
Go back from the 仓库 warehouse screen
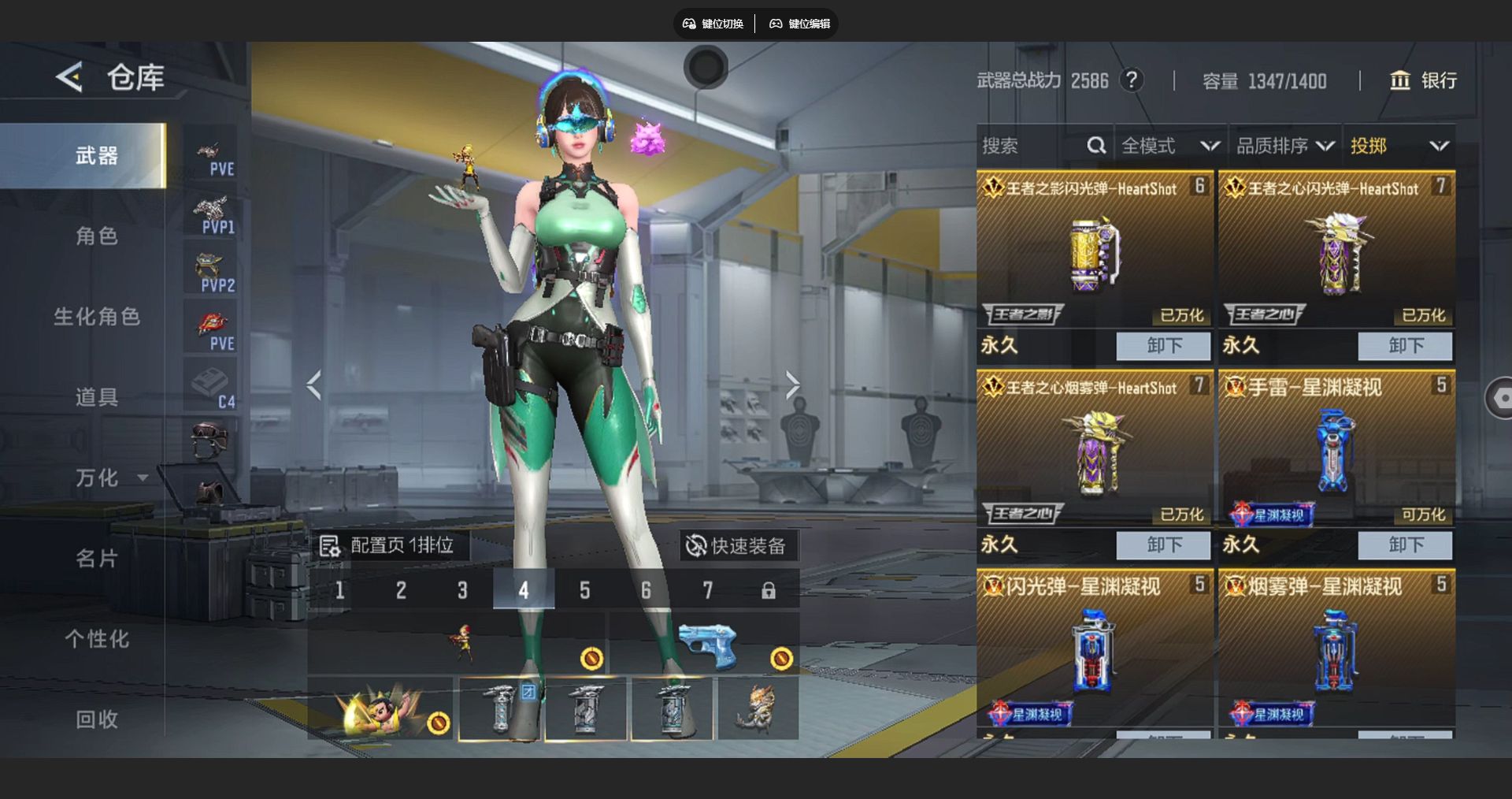pos(69,77)
